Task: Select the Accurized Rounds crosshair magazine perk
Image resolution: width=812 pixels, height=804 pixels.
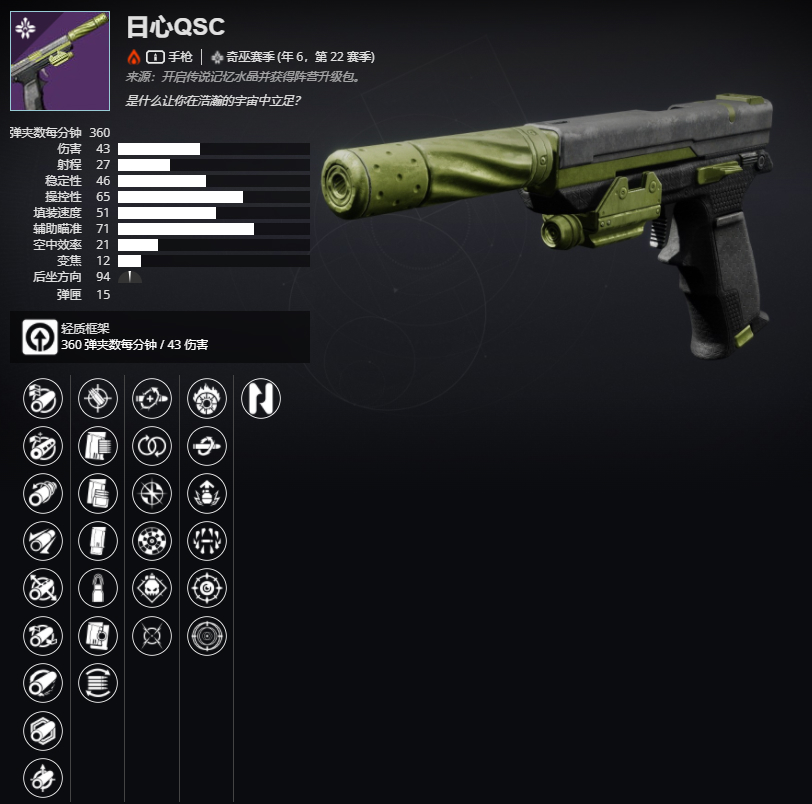Action: pyautogui.click(x=98, y=399)
